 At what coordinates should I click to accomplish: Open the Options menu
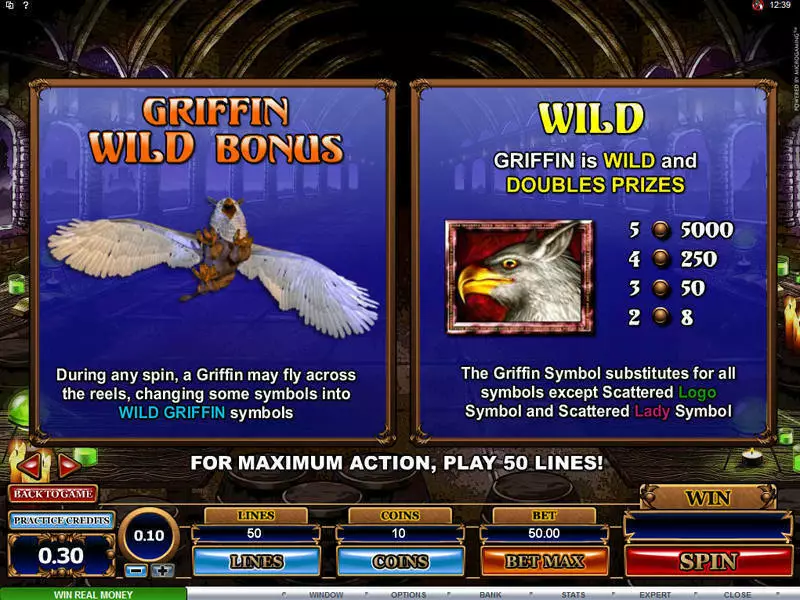point(408,594)
